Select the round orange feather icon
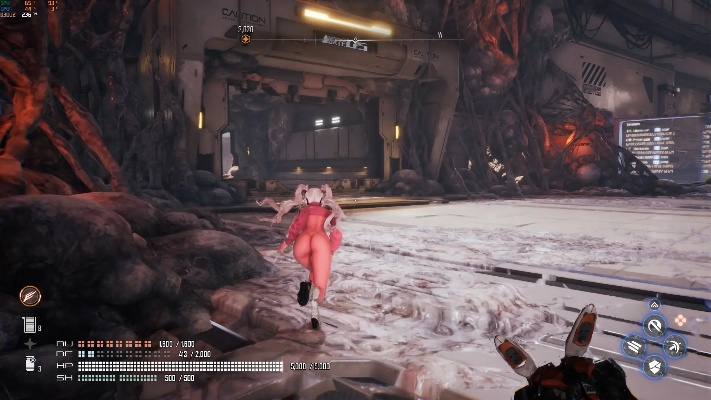 tap(30, 296)
